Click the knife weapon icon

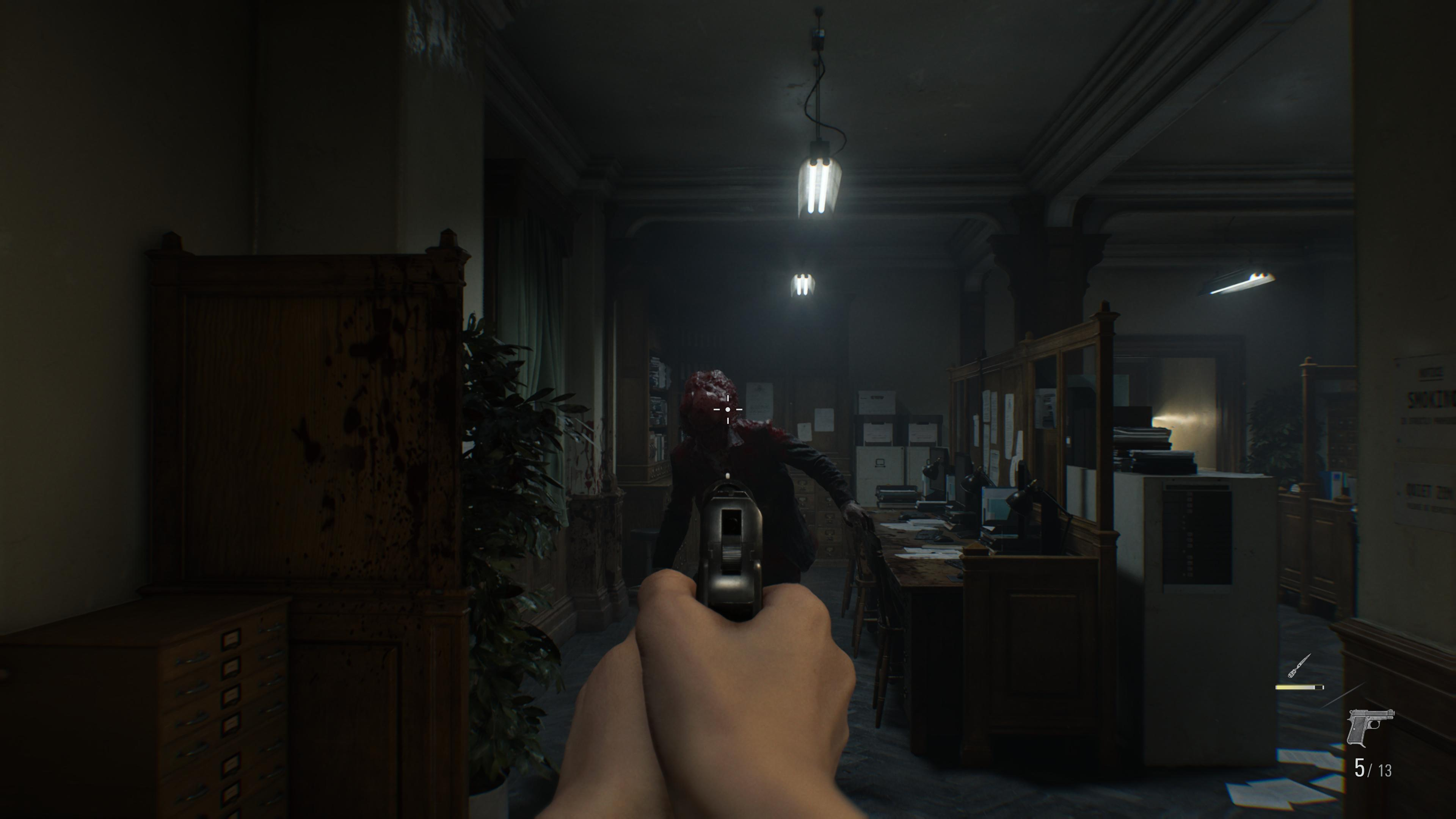pos(1299,667)
